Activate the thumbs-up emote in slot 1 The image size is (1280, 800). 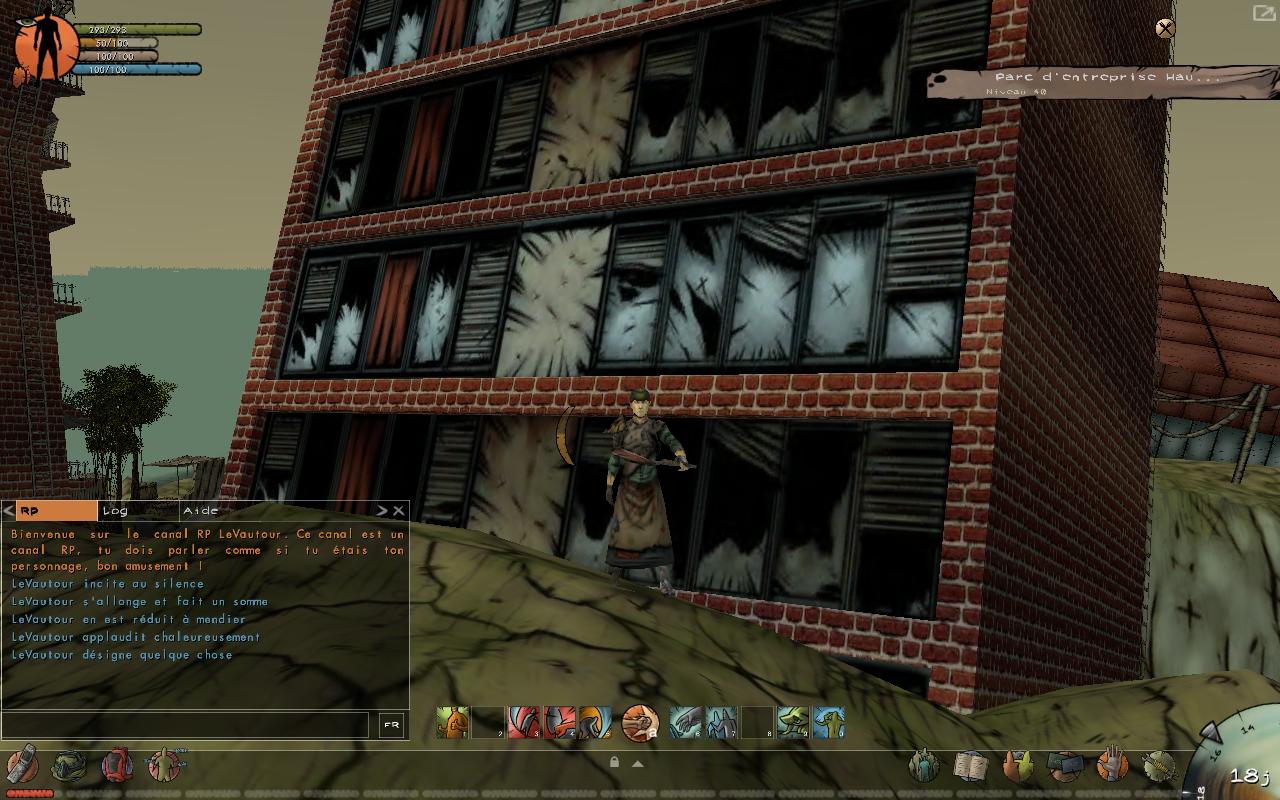[452, 722]
